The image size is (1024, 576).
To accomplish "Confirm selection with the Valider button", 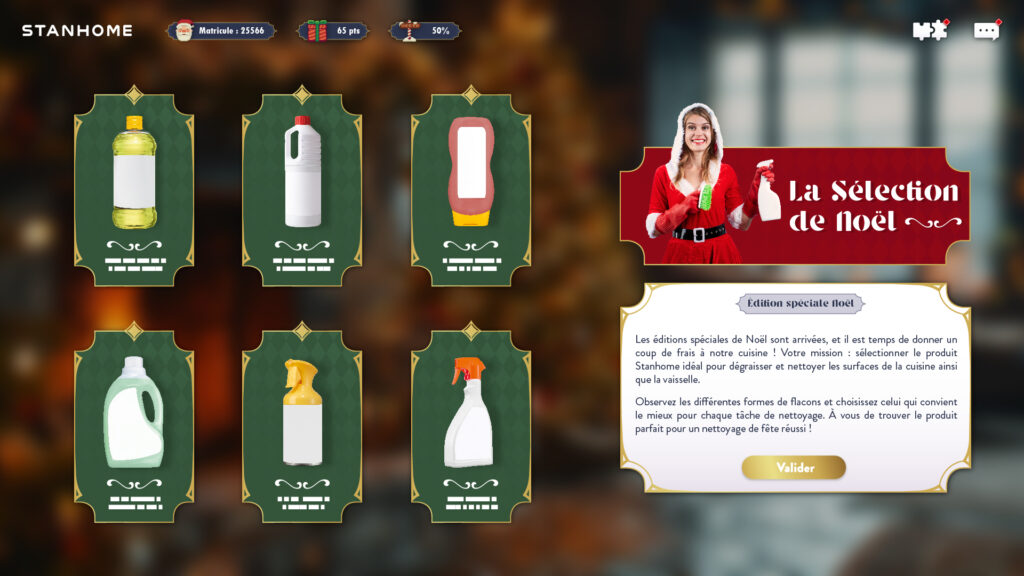I will click(794, 468).
